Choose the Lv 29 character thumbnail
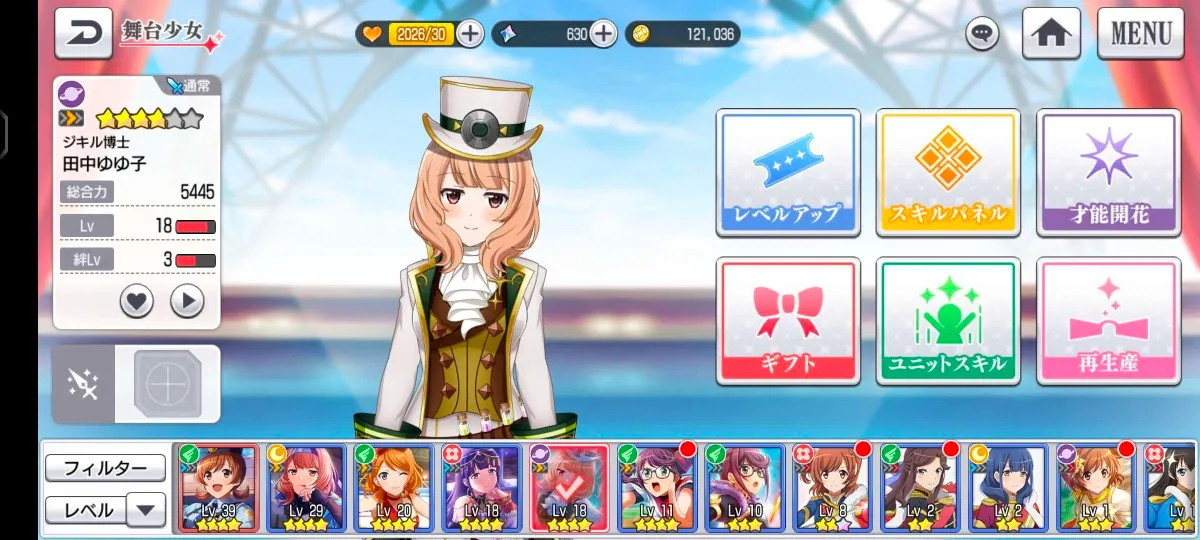Image resolution: width=1200 pixels, height=540 pixels. [x=306, y=487]
